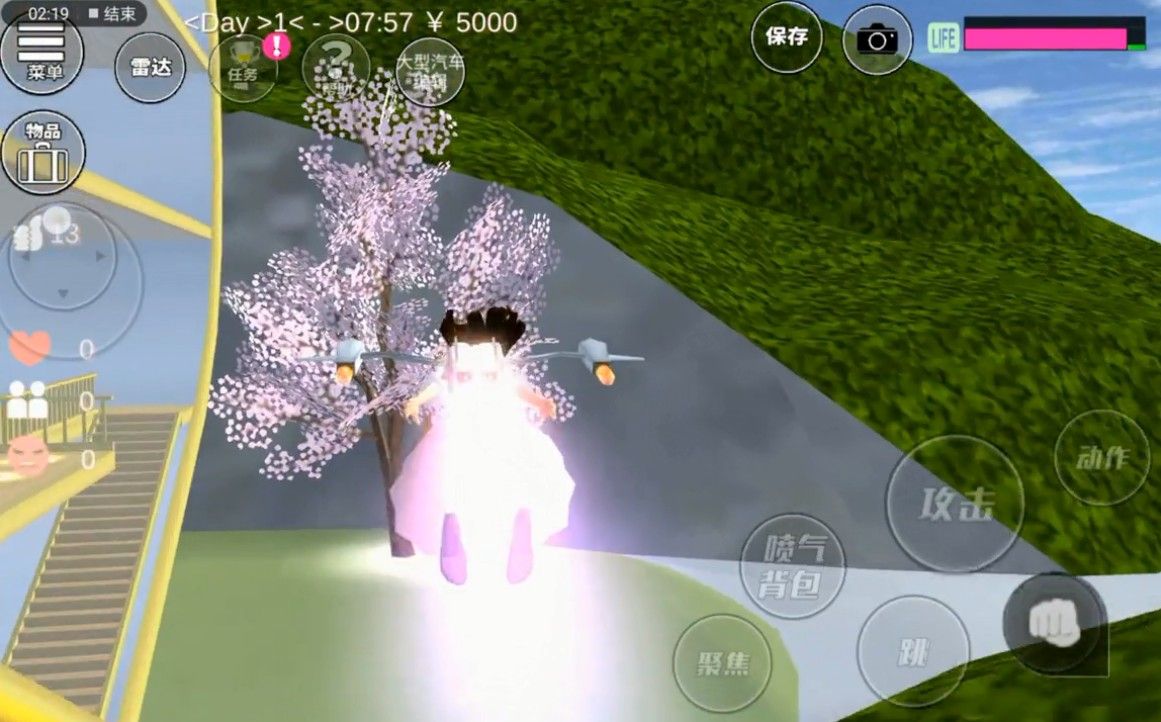The image size is (1161, 722).
Task: Open the camera photo mode
Action: [878, 39]
